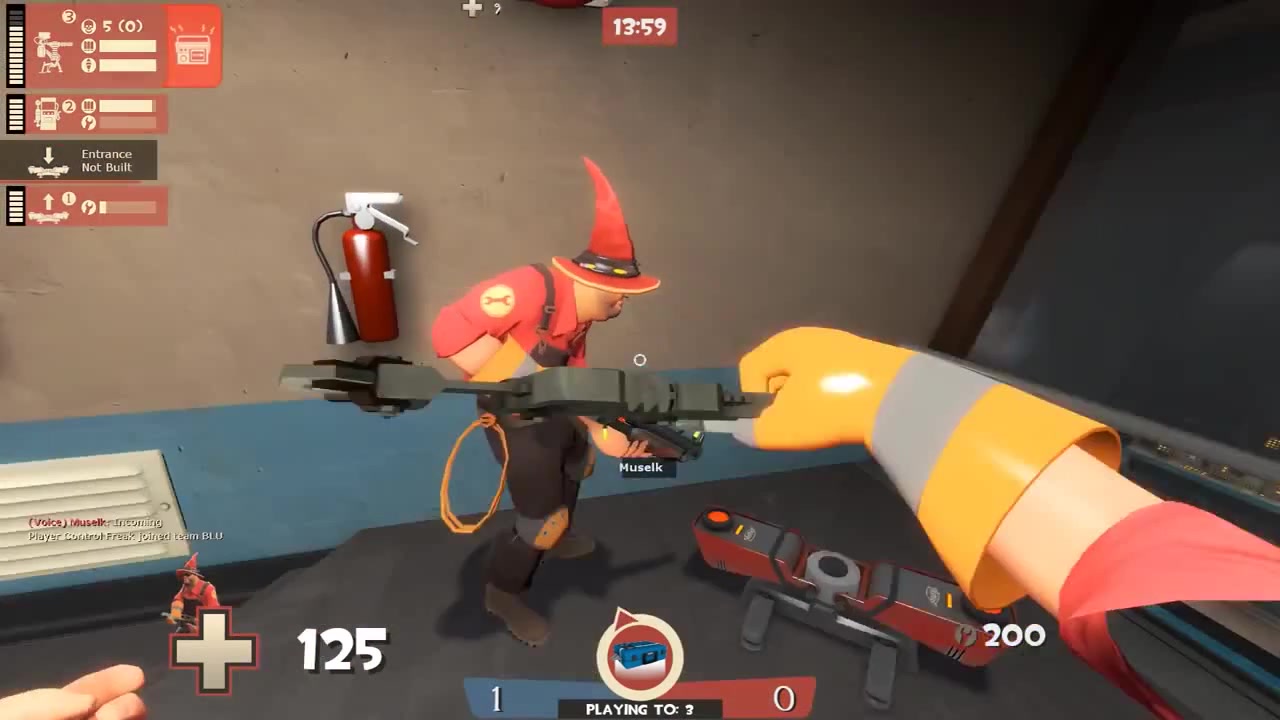Image resolution: width=1280 pixels, height=720 pixels.
Task: Click the flashing sapper alert radio icon
Action: pos(192,47)
